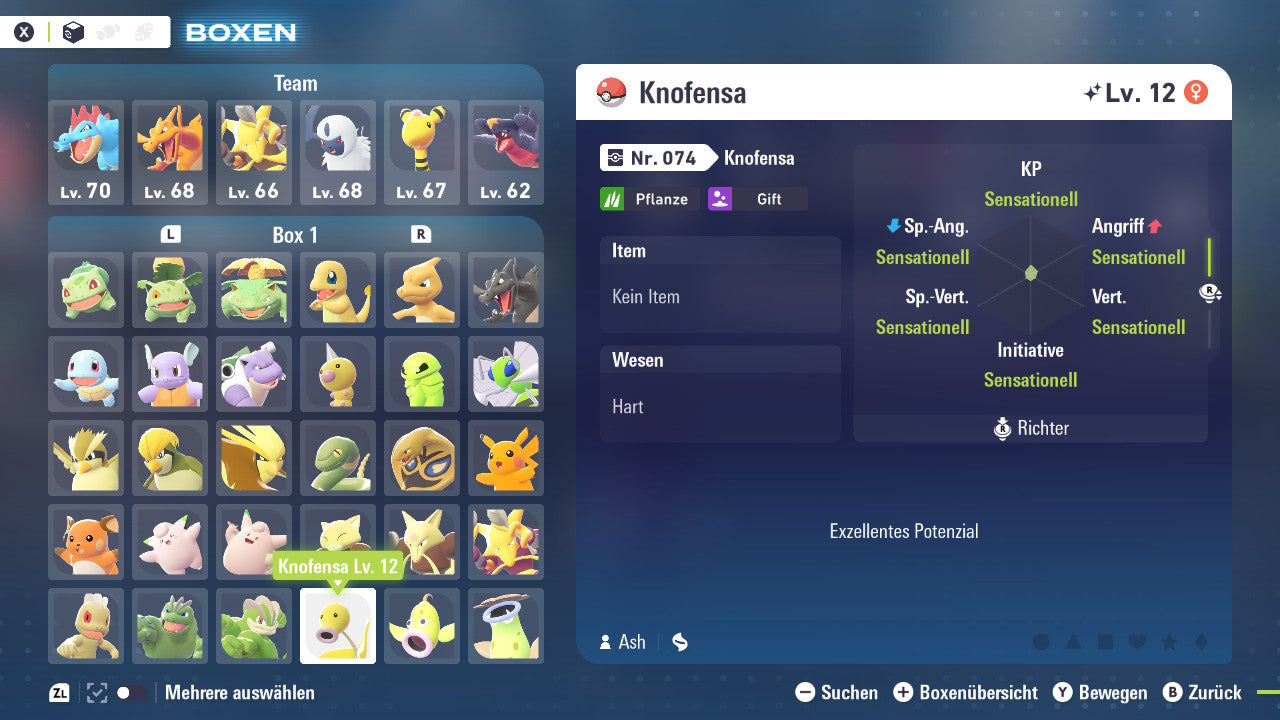This screenshot has width=1280, height=720.
Task: Click the female gender symbol next to Lv. 12
Action: point(1198,90)
